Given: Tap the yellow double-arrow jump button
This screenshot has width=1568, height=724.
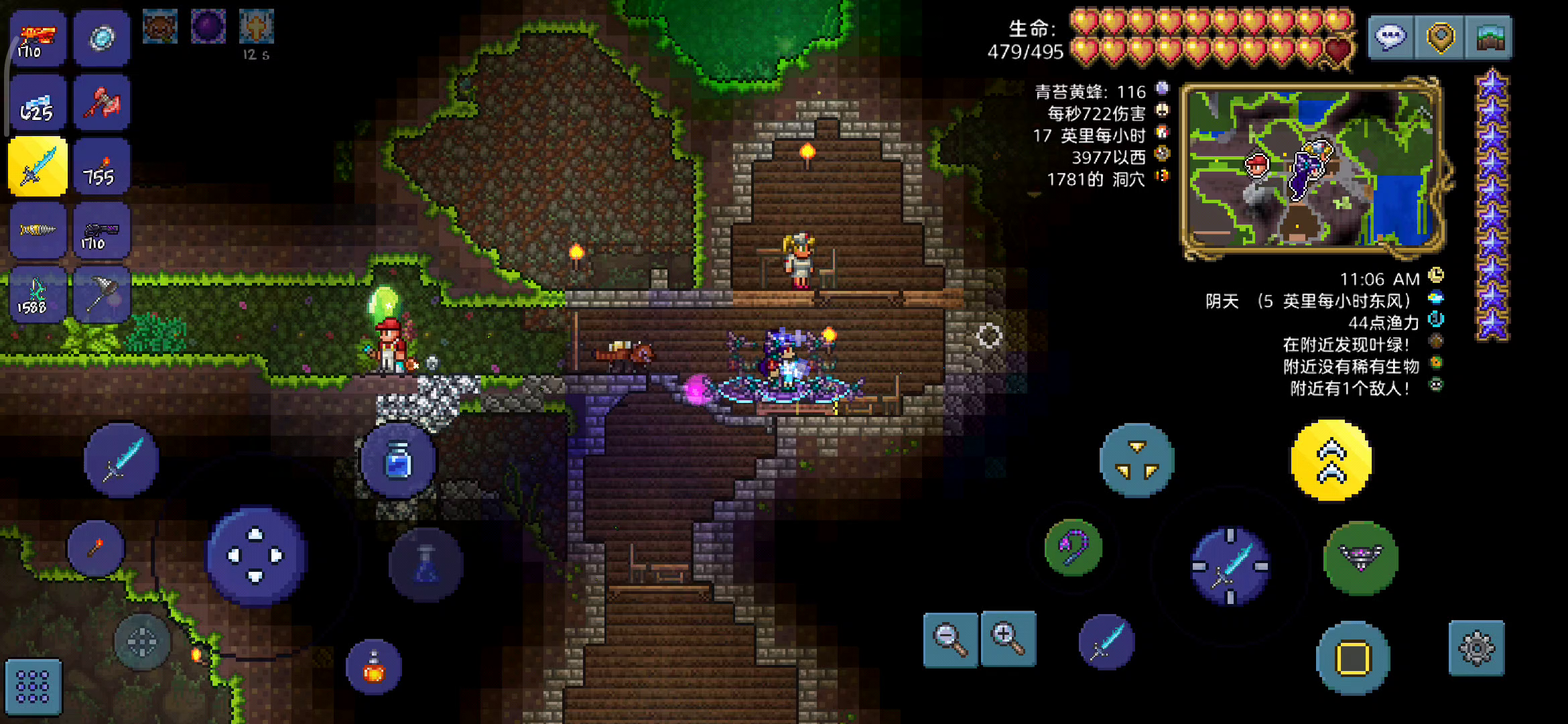Looking at the screenshot, I should click(x=1331, y=461).
